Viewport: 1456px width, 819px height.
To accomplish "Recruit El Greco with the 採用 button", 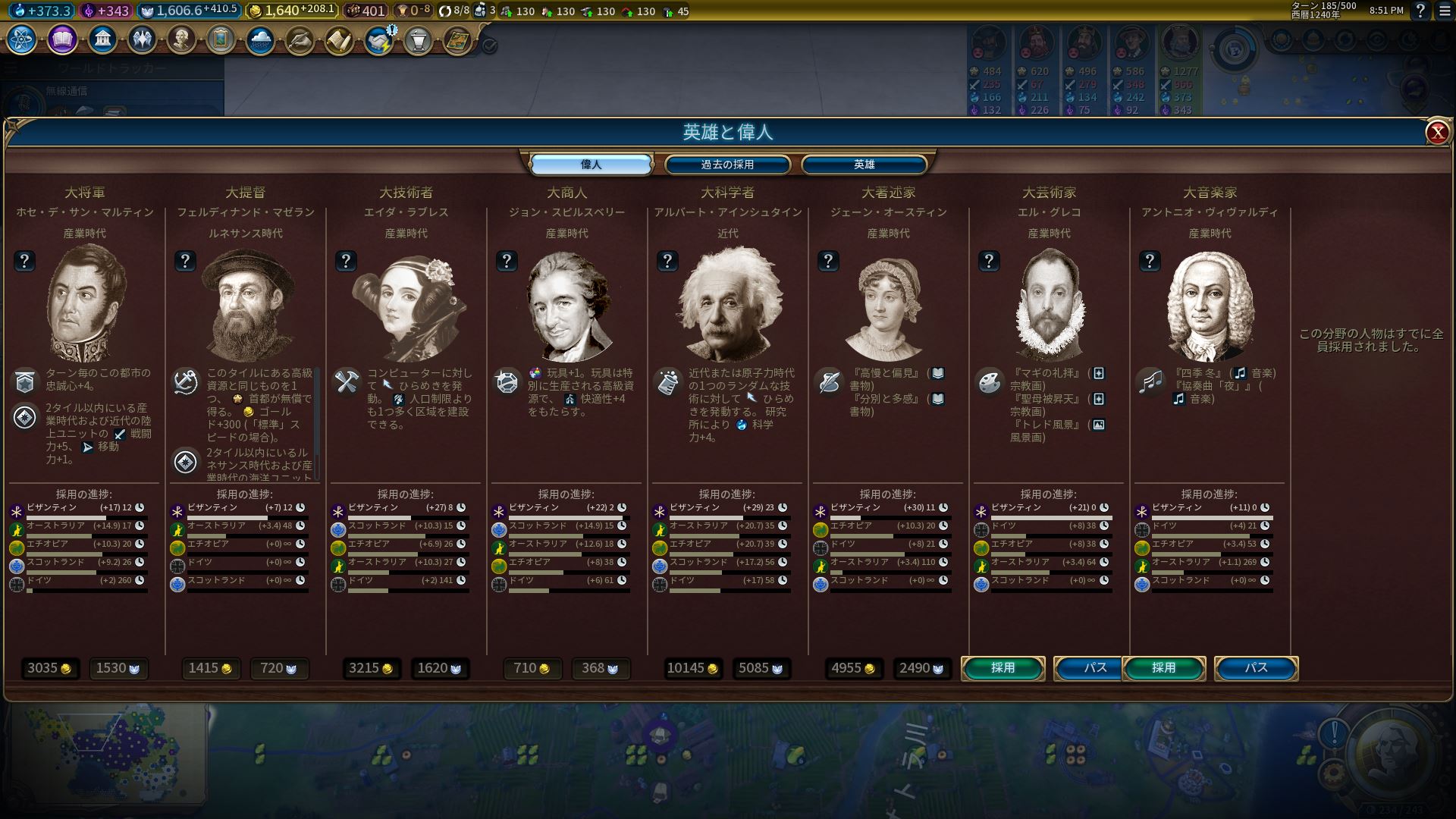I will (1003, 668).
